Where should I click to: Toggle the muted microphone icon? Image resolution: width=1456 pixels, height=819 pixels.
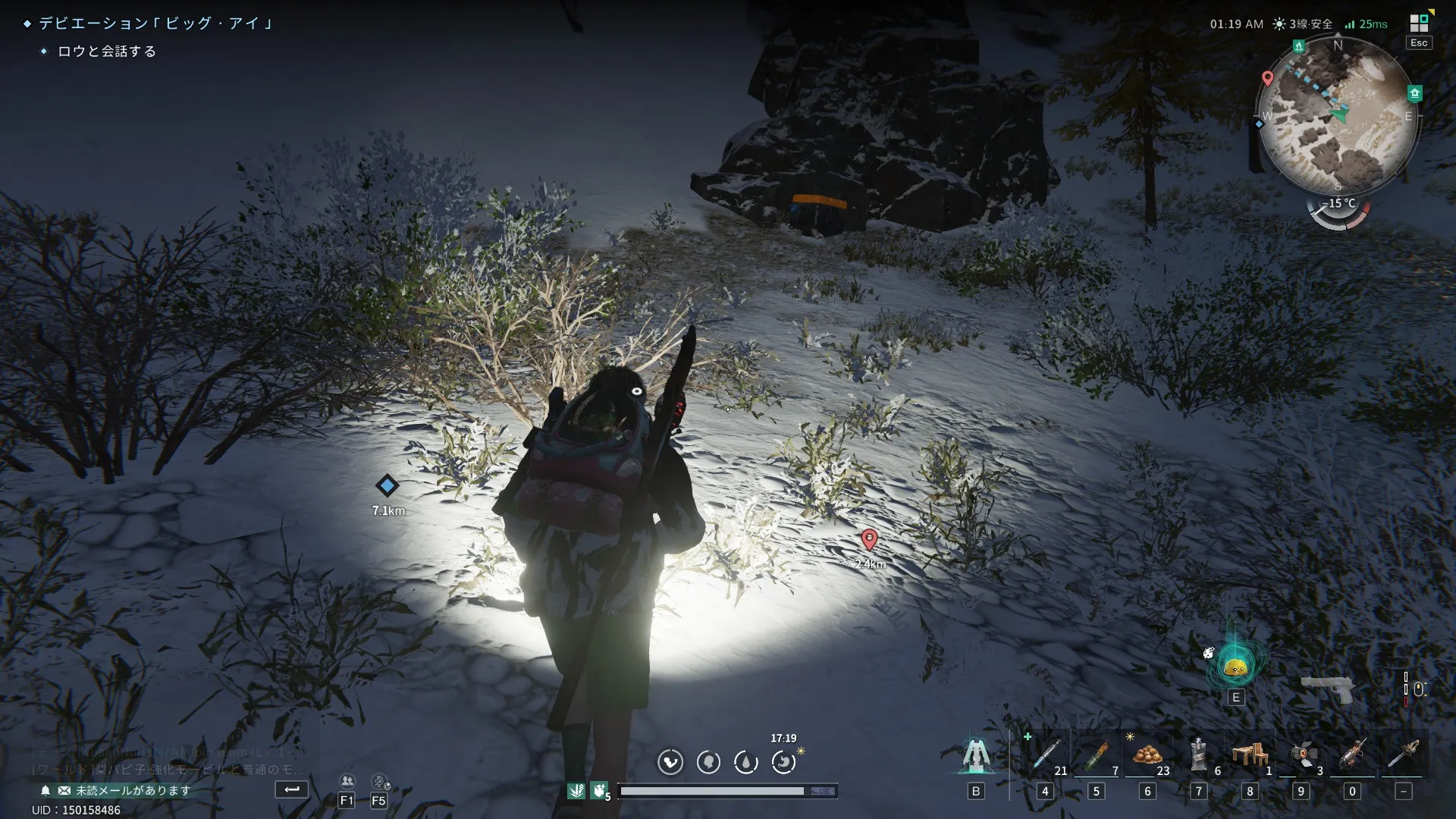(379, 782)
